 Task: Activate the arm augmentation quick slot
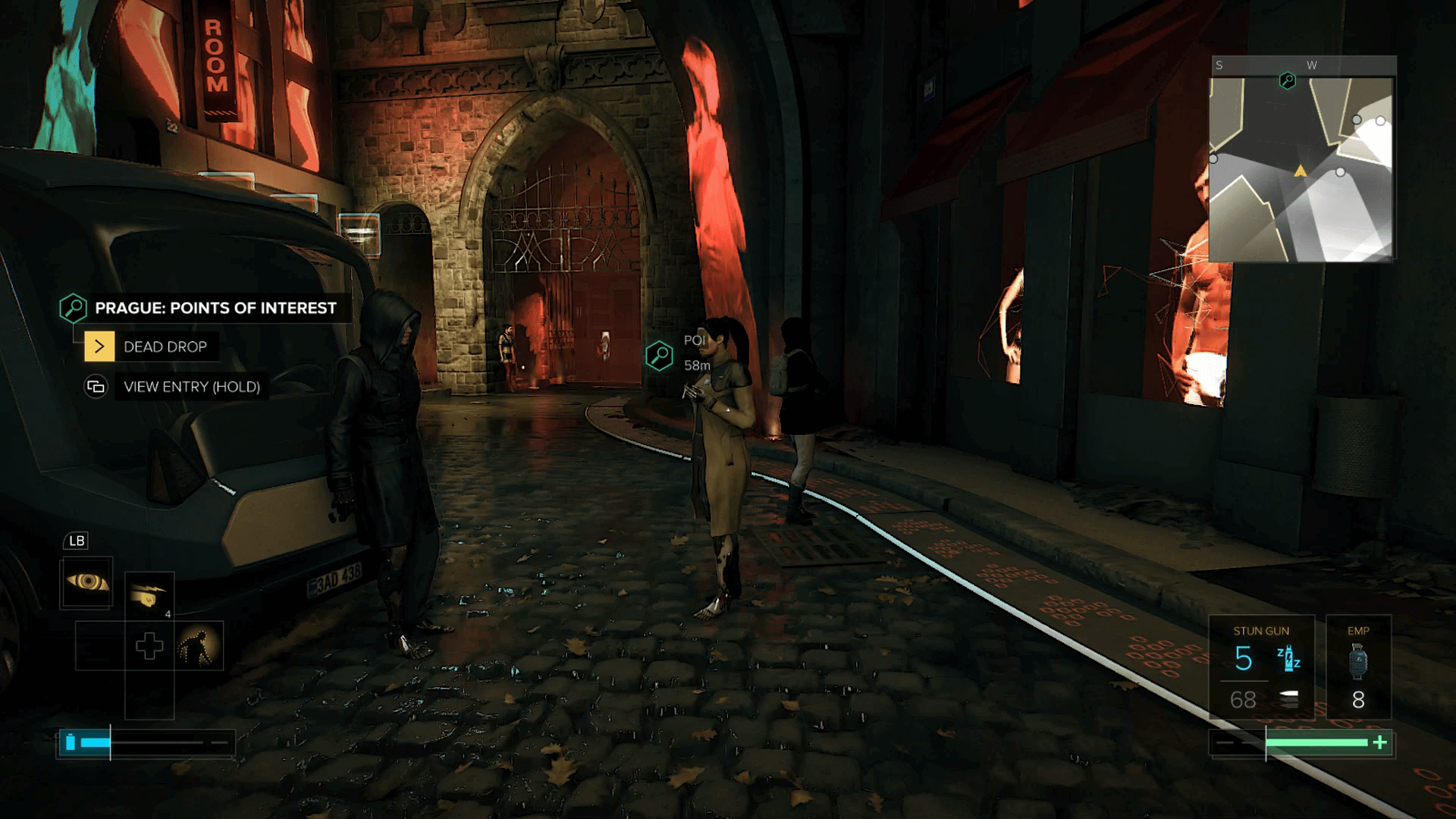[x=149, y=596]
